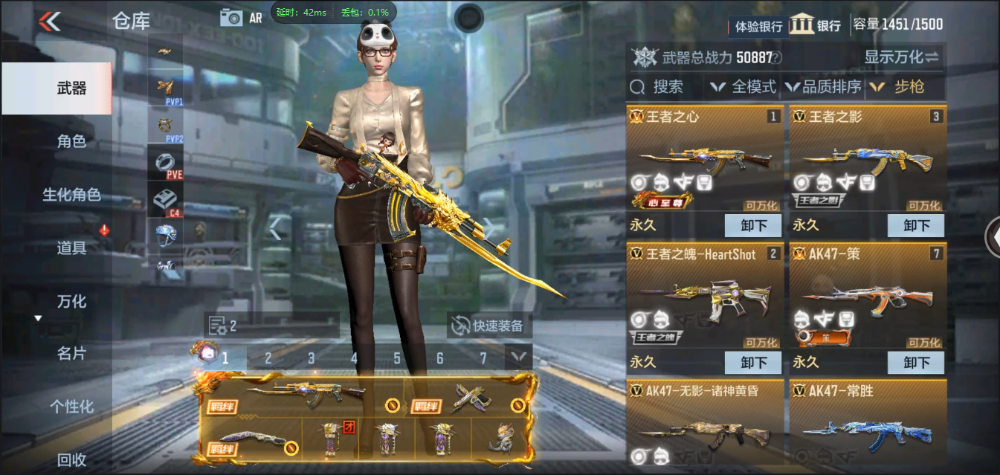Click the 搜索 search field
1000x475 pixels.
click(667, 87)
